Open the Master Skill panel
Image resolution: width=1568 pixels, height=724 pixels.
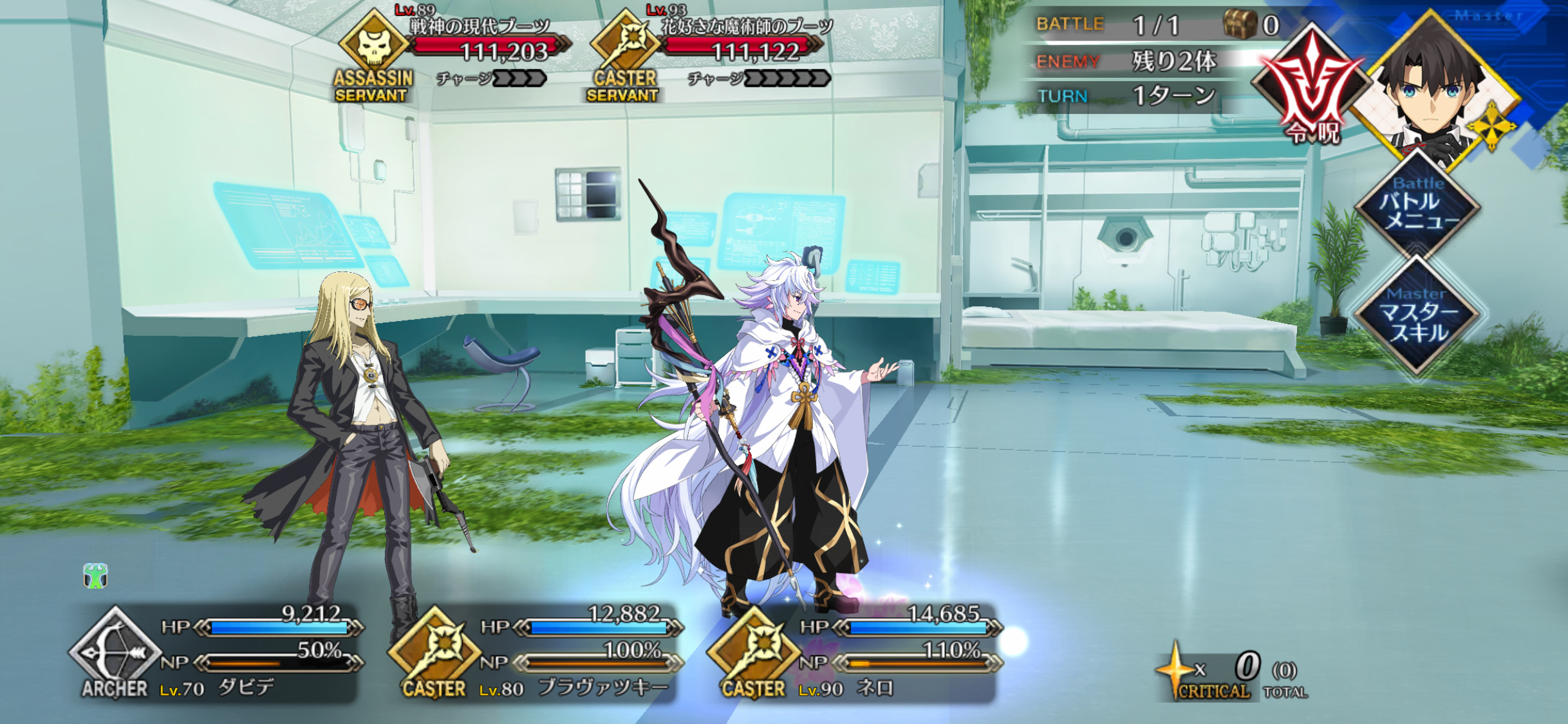[1417, 317]
